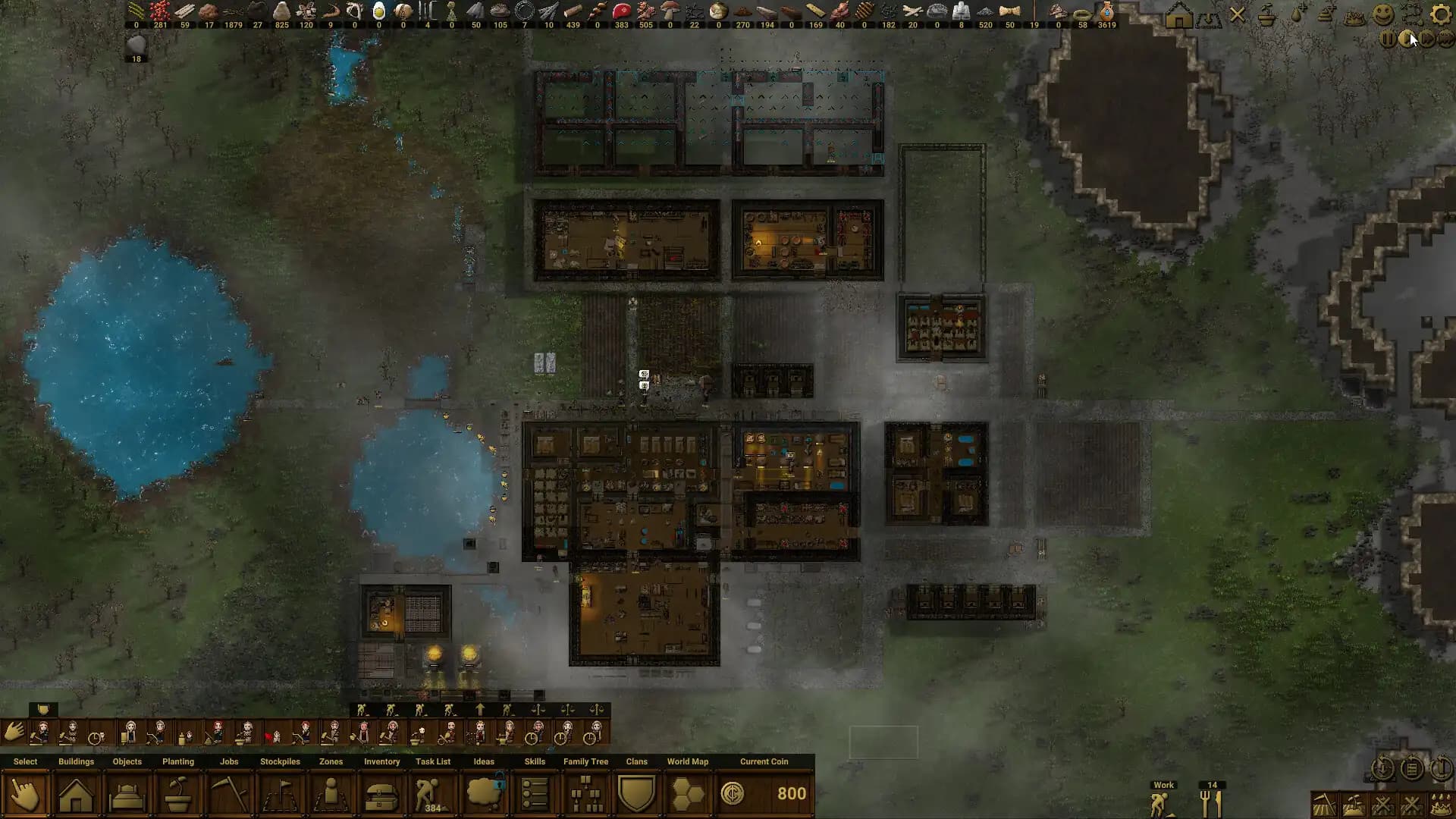
Task: Activate the Select hand tool
Action: pyautogui.click(x=25, y=794)
